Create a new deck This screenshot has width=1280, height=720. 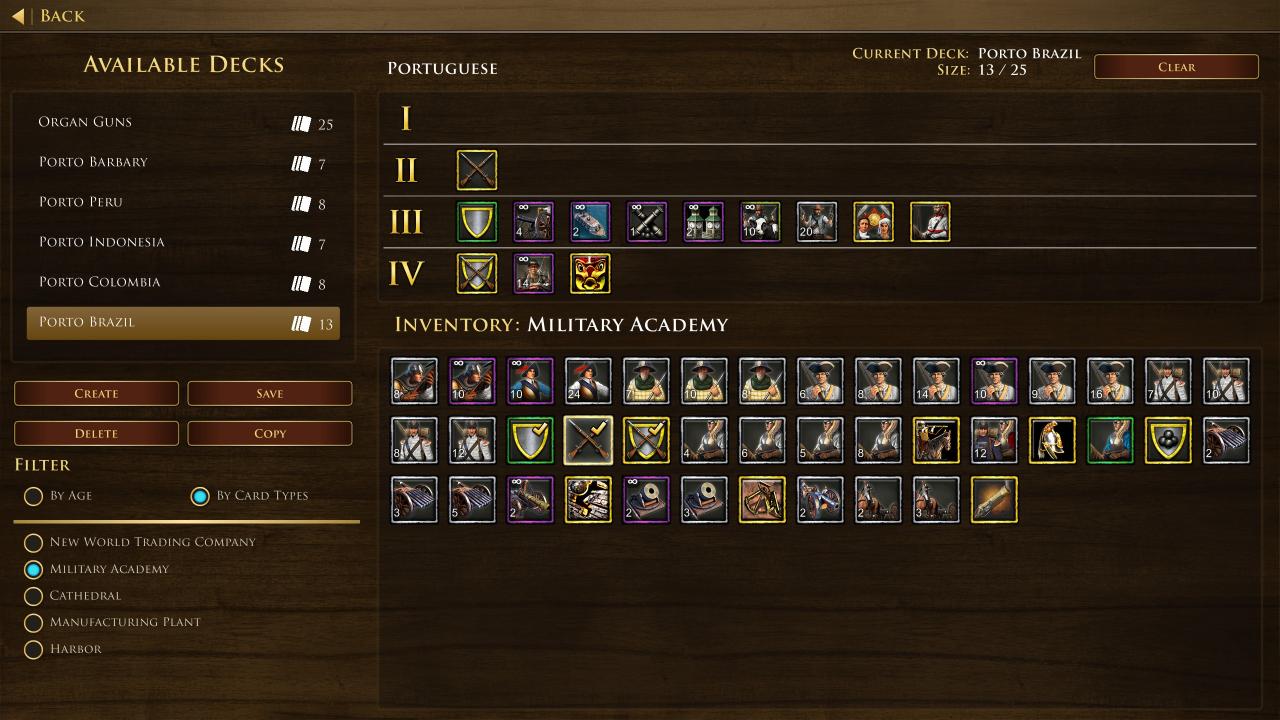click(x=96, y=393)
